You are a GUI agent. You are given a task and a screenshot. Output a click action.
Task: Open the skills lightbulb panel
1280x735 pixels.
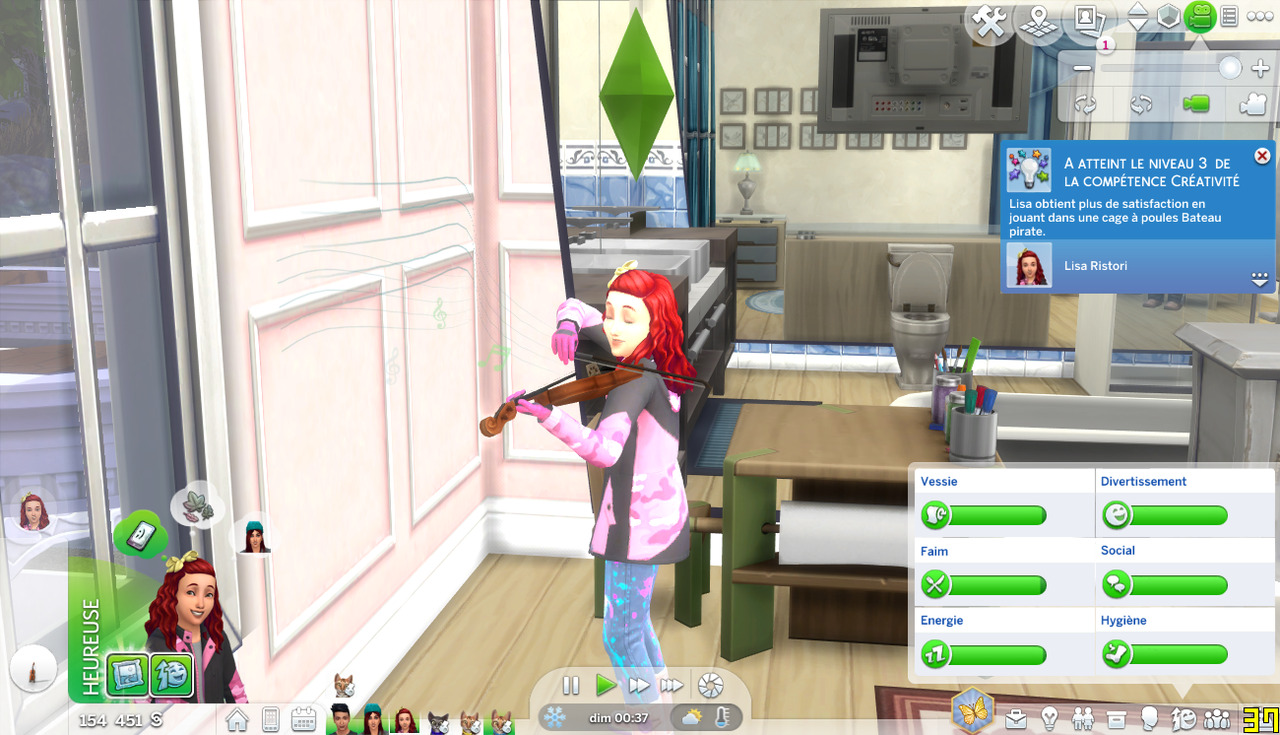point(1049,719)
